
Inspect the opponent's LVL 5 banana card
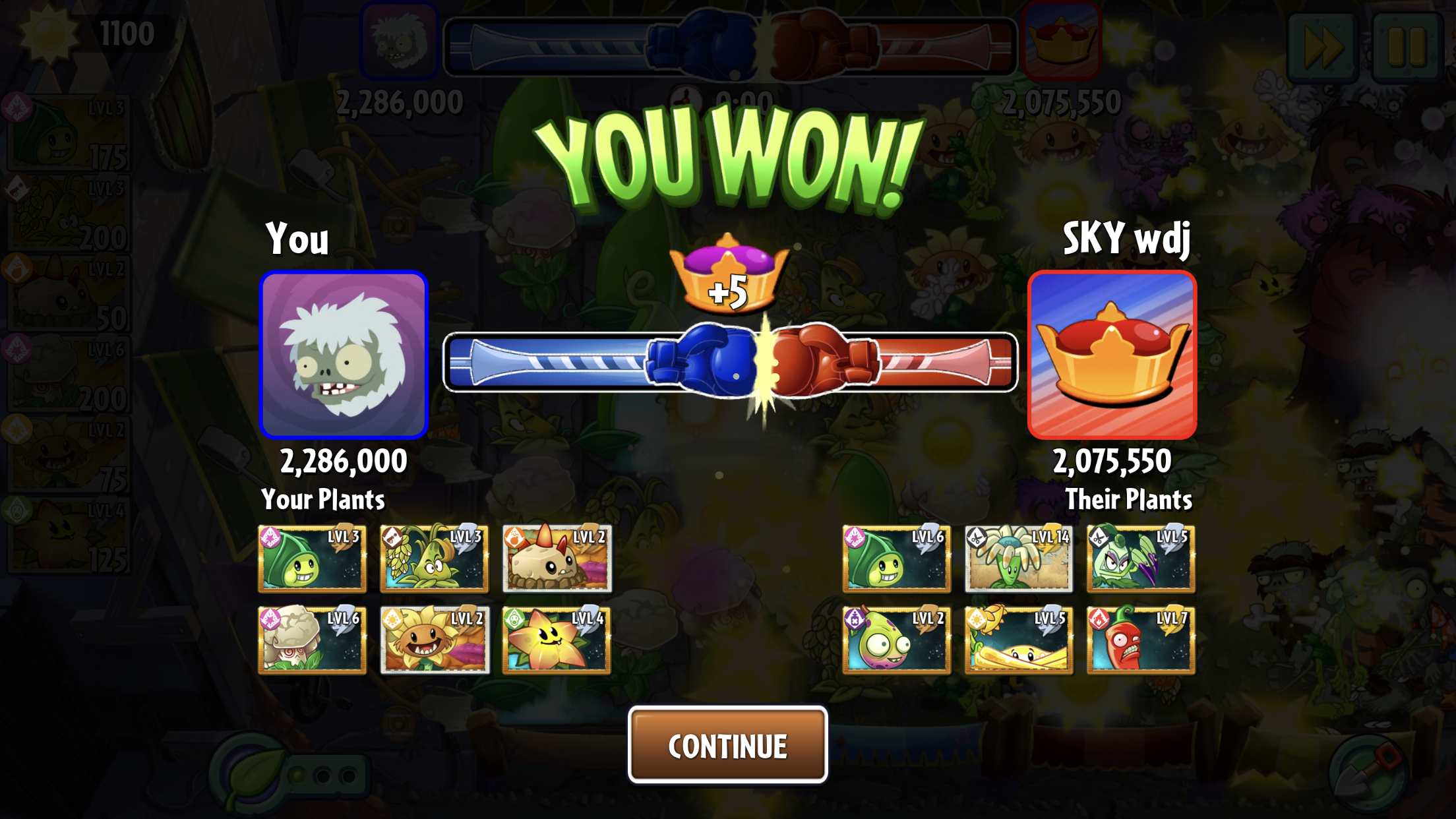point(1018,640)
